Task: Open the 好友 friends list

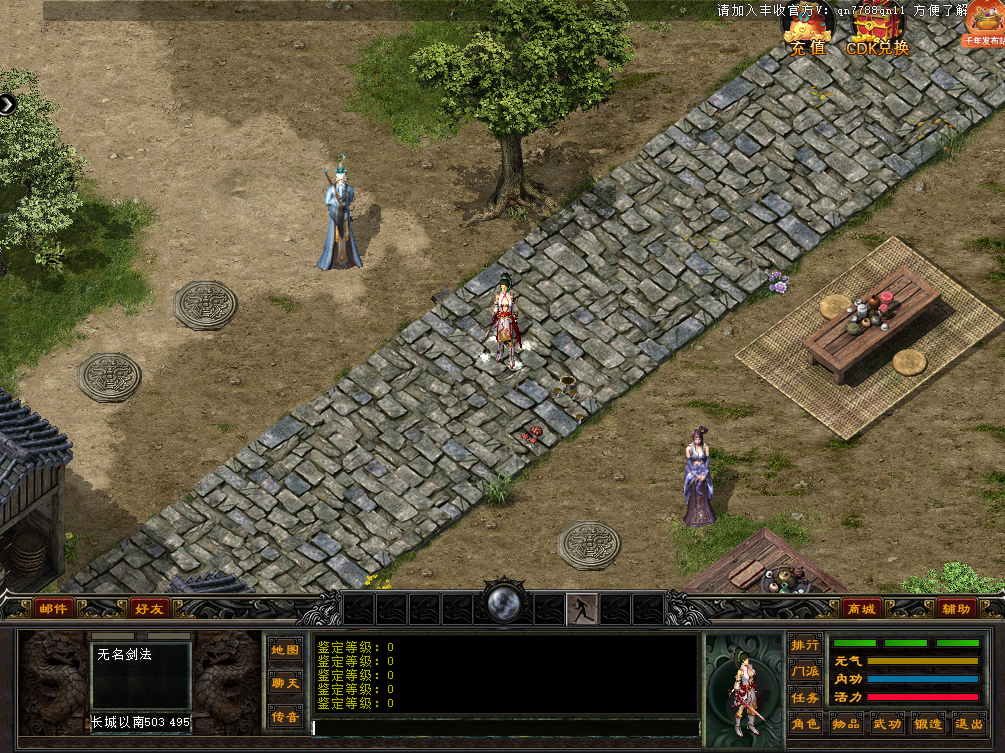Action: (150, 608)
